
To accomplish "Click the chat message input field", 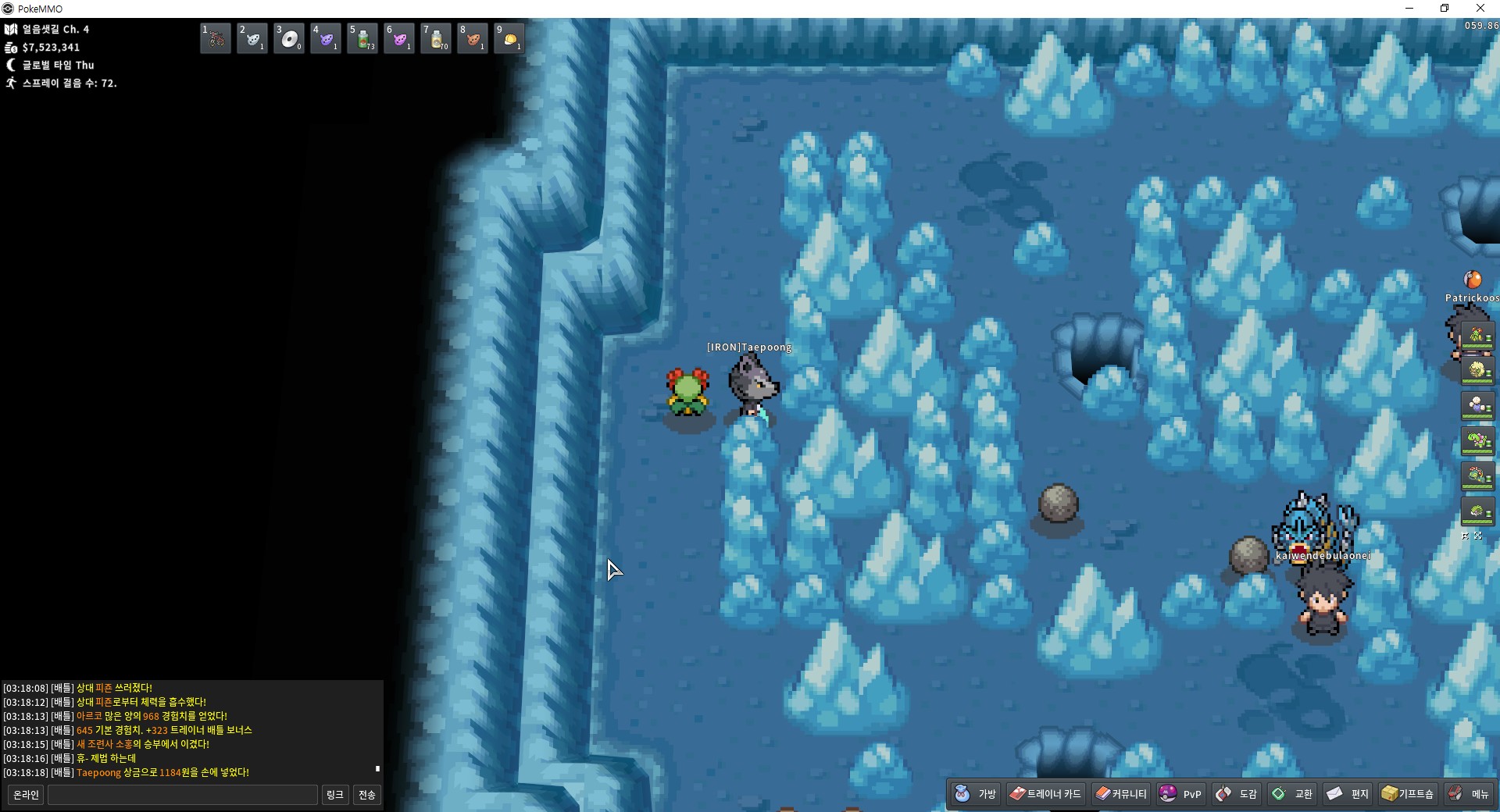I will [x=183, y=795].
